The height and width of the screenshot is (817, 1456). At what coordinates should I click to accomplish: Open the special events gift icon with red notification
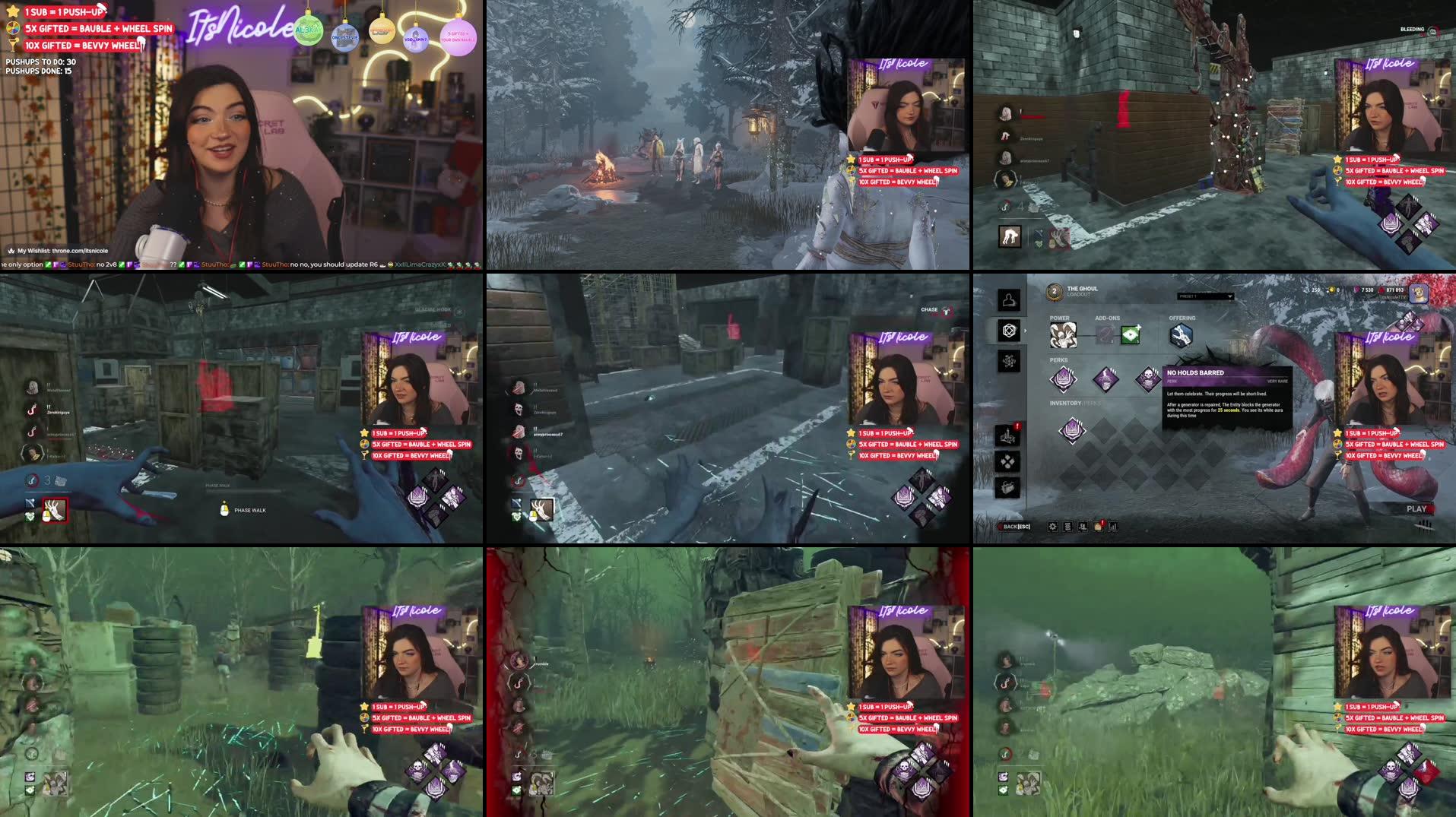1098,526
